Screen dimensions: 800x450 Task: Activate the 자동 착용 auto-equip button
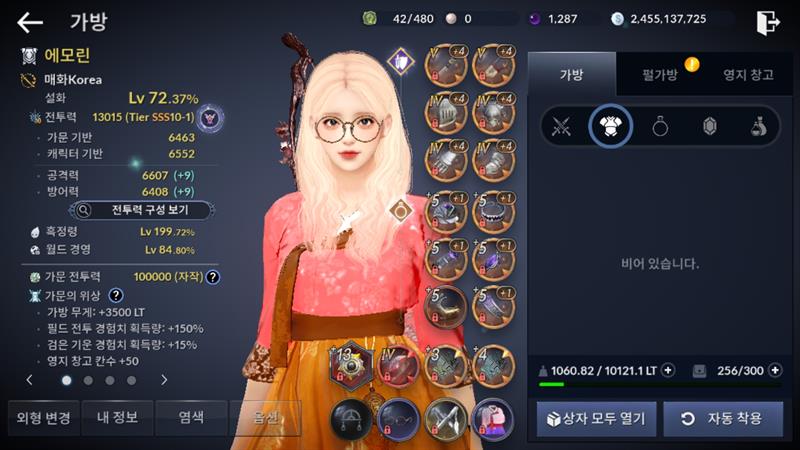click(x=722, y=418)
